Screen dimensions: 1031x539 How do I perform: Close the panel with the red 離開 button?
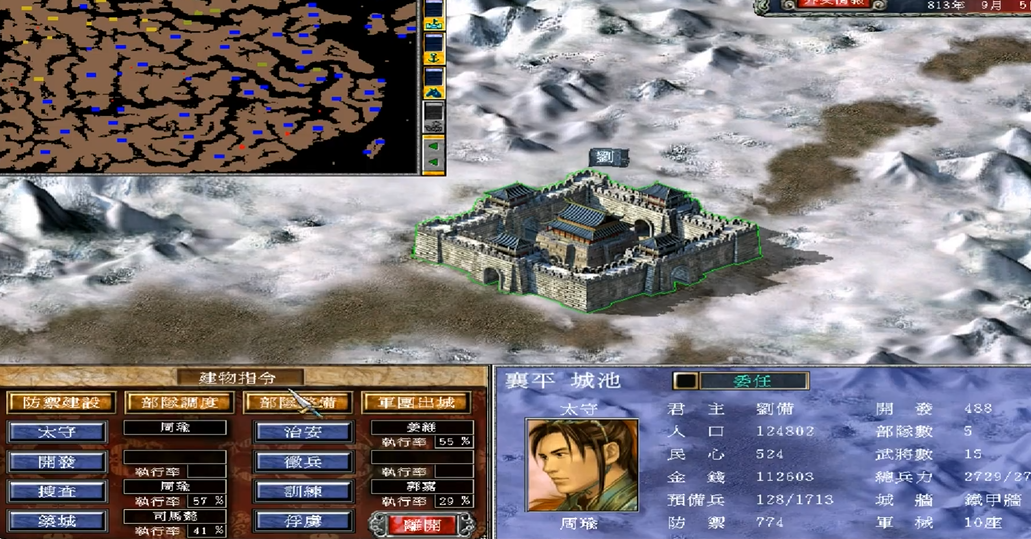pos(413,524)
